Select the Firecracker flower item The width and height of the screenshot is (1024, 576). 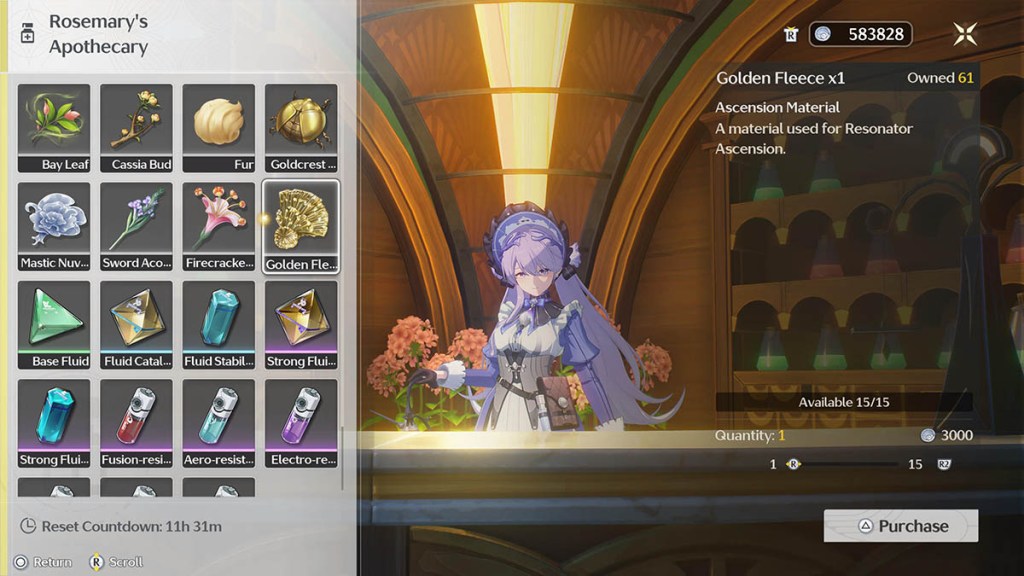[x=219, y=226]
